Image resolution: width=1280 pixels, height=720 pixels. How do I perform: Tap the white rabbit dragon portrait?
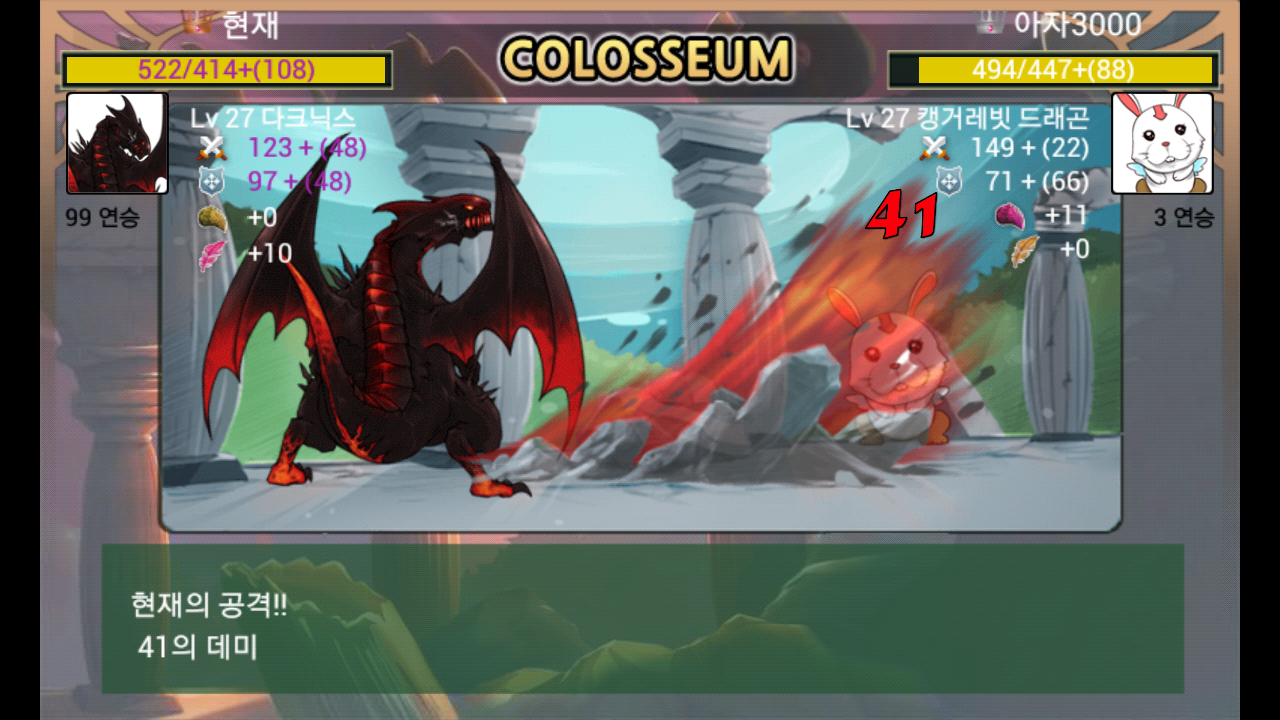point(1162,143)
